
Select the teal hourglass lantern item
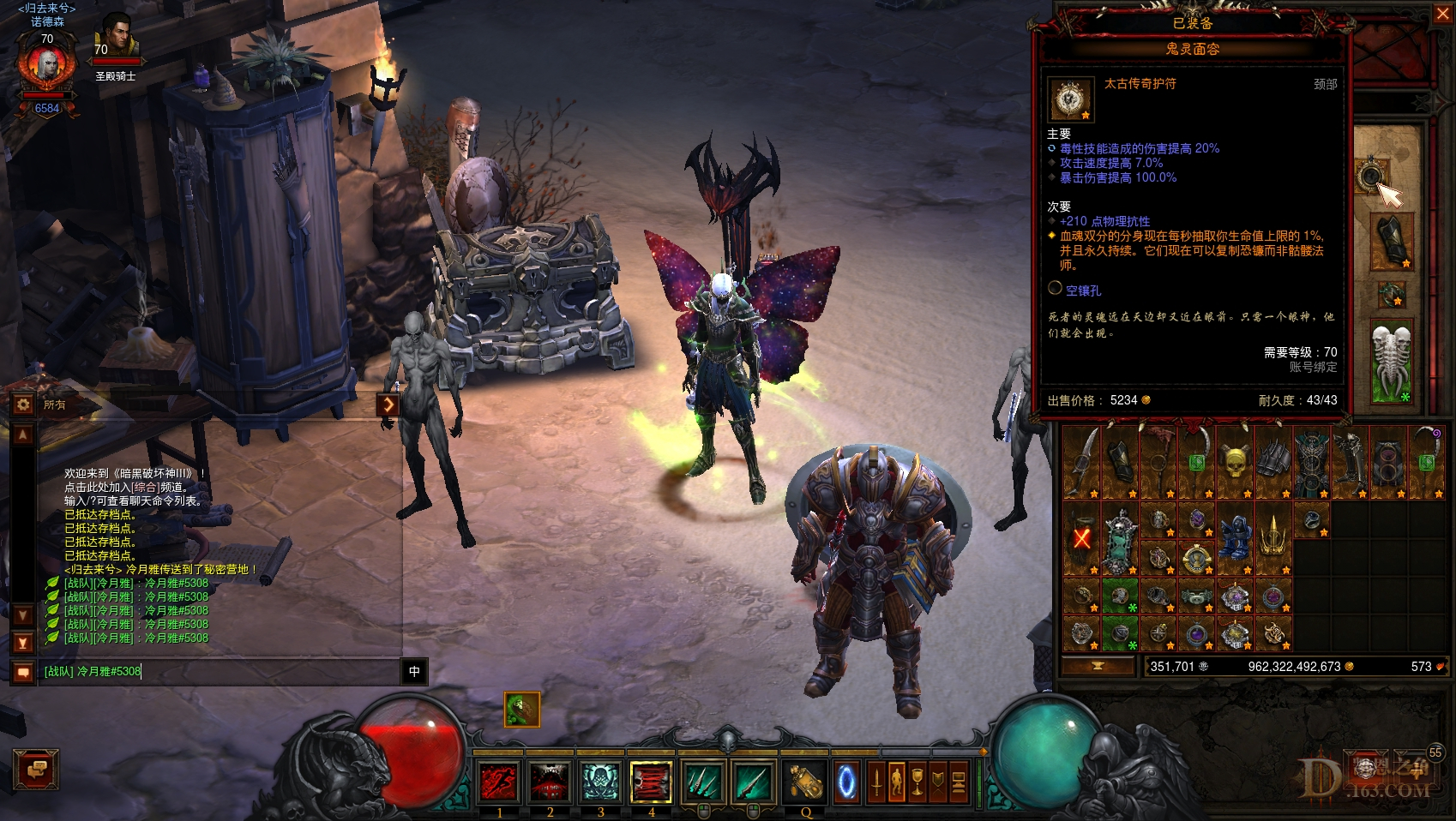(1118, 539)
